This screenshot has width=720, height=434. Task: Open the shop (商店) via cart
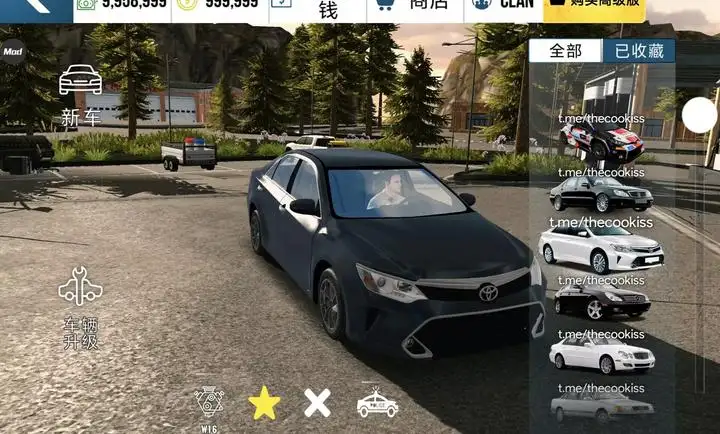(410, 8)
